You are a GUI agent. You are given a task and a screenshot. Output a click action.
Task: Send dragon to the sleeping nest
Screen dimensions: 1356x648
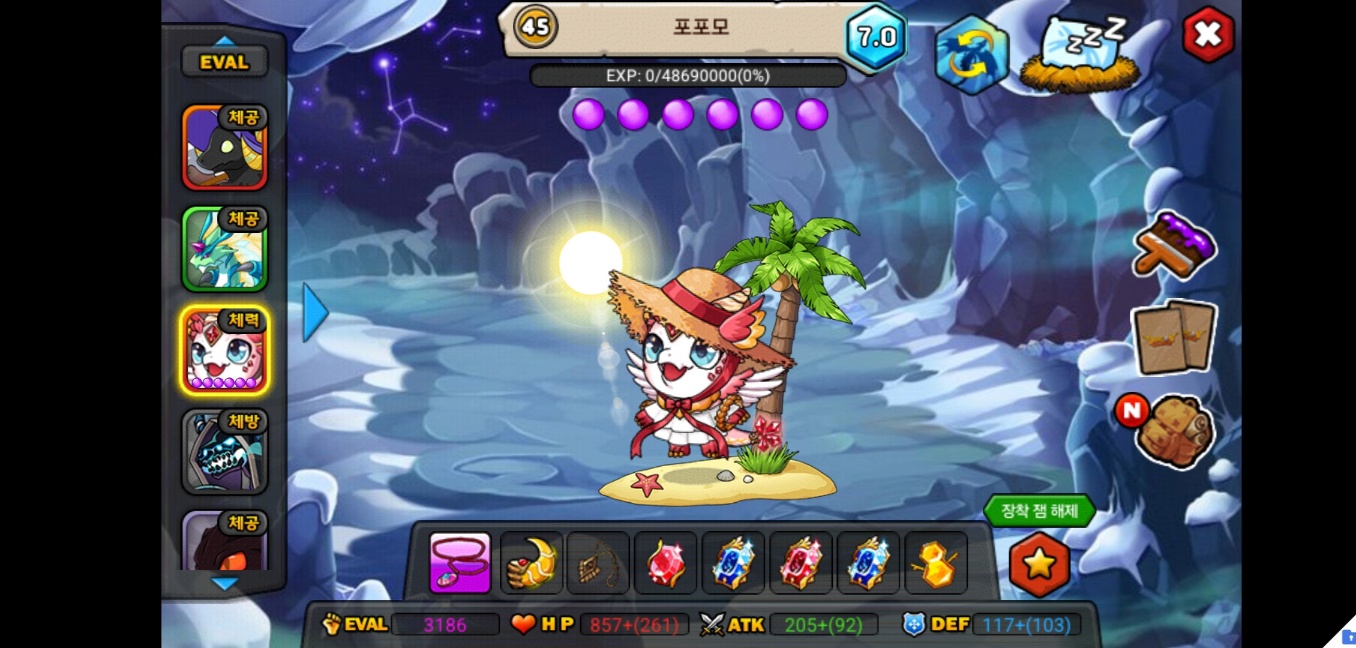point(1079,55)
